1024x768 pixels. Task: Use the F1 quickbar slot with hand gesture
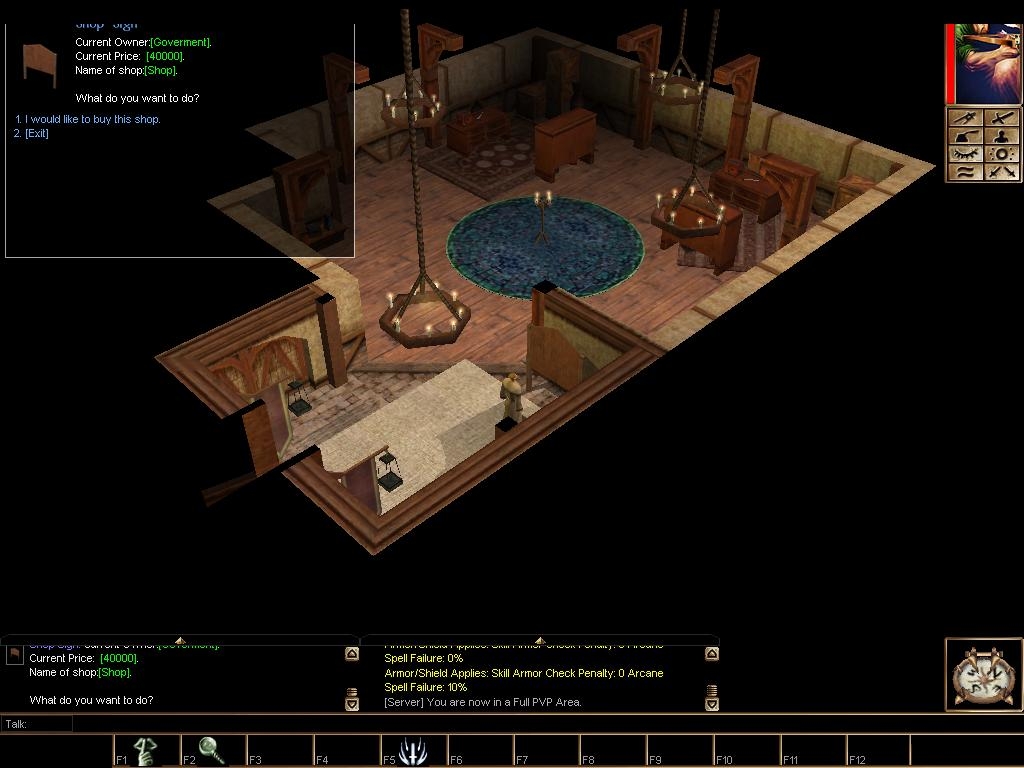146,750
